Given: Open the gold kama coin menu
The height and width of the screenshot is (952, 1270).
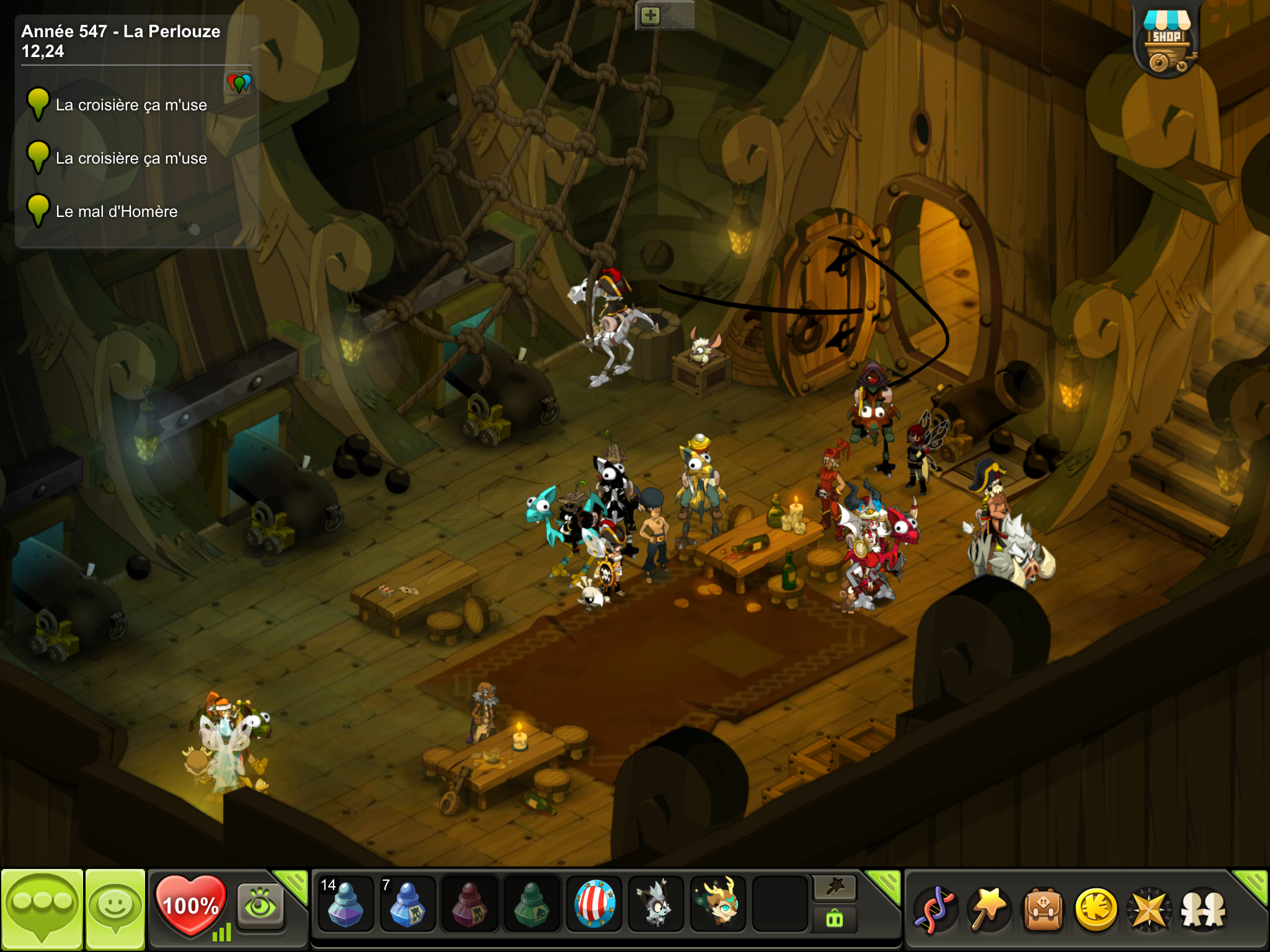Looking at the screenshot, I should (1096, 910).
